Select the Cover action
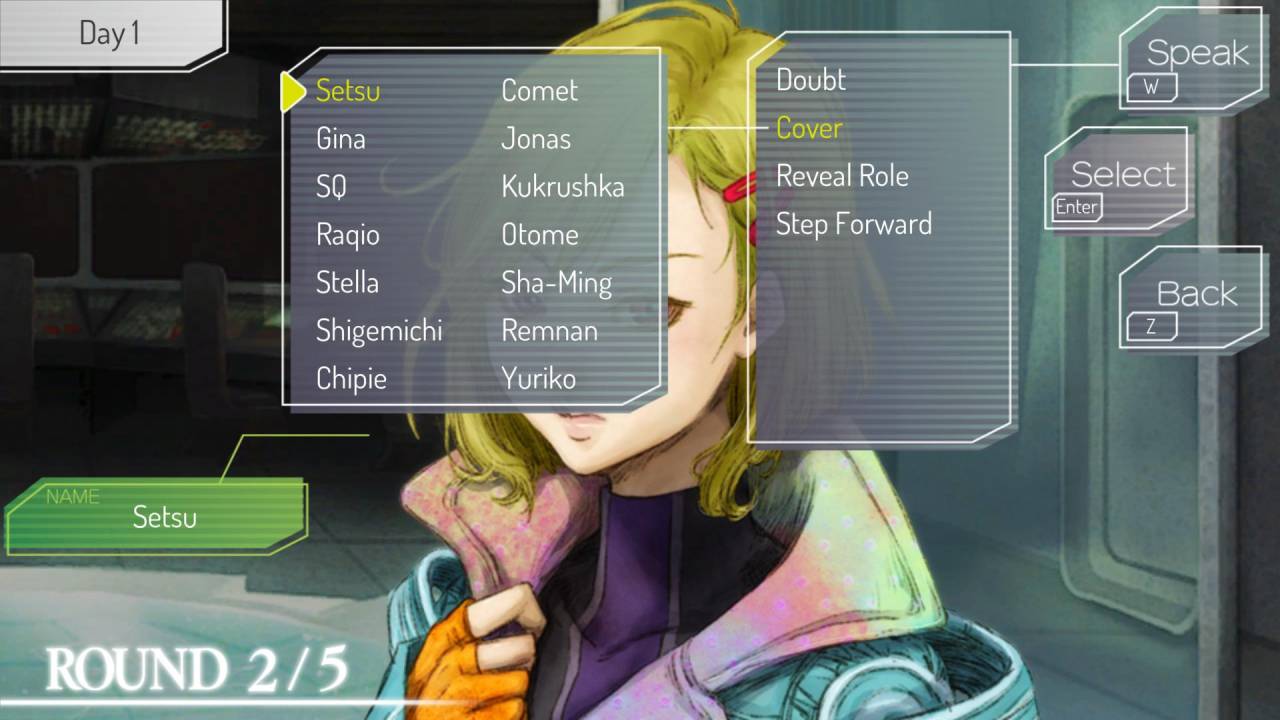1280x720 pixels. 809,128
